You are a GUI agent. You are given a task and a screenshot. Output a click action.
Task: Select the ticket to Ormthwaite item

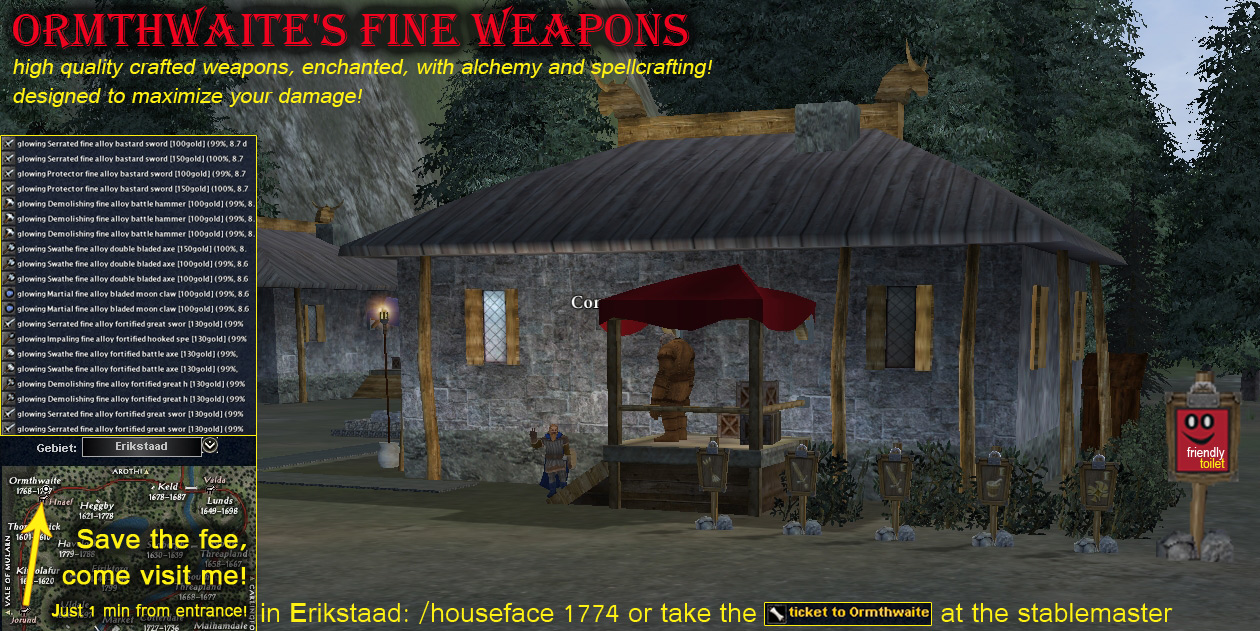click(848, 613)
